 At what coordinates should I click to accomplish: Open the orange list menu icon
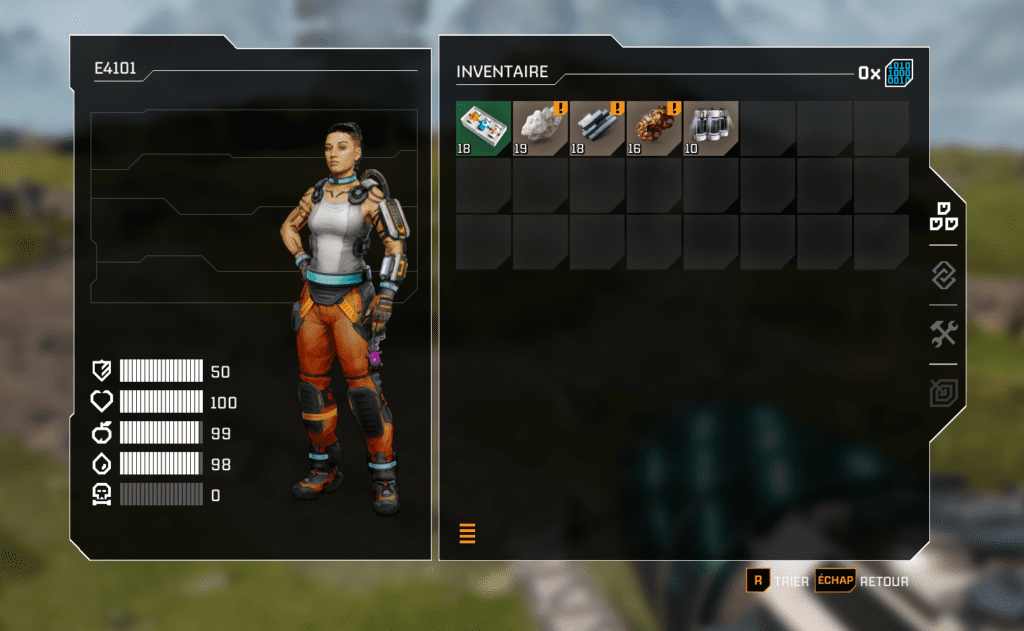(467, 533)
